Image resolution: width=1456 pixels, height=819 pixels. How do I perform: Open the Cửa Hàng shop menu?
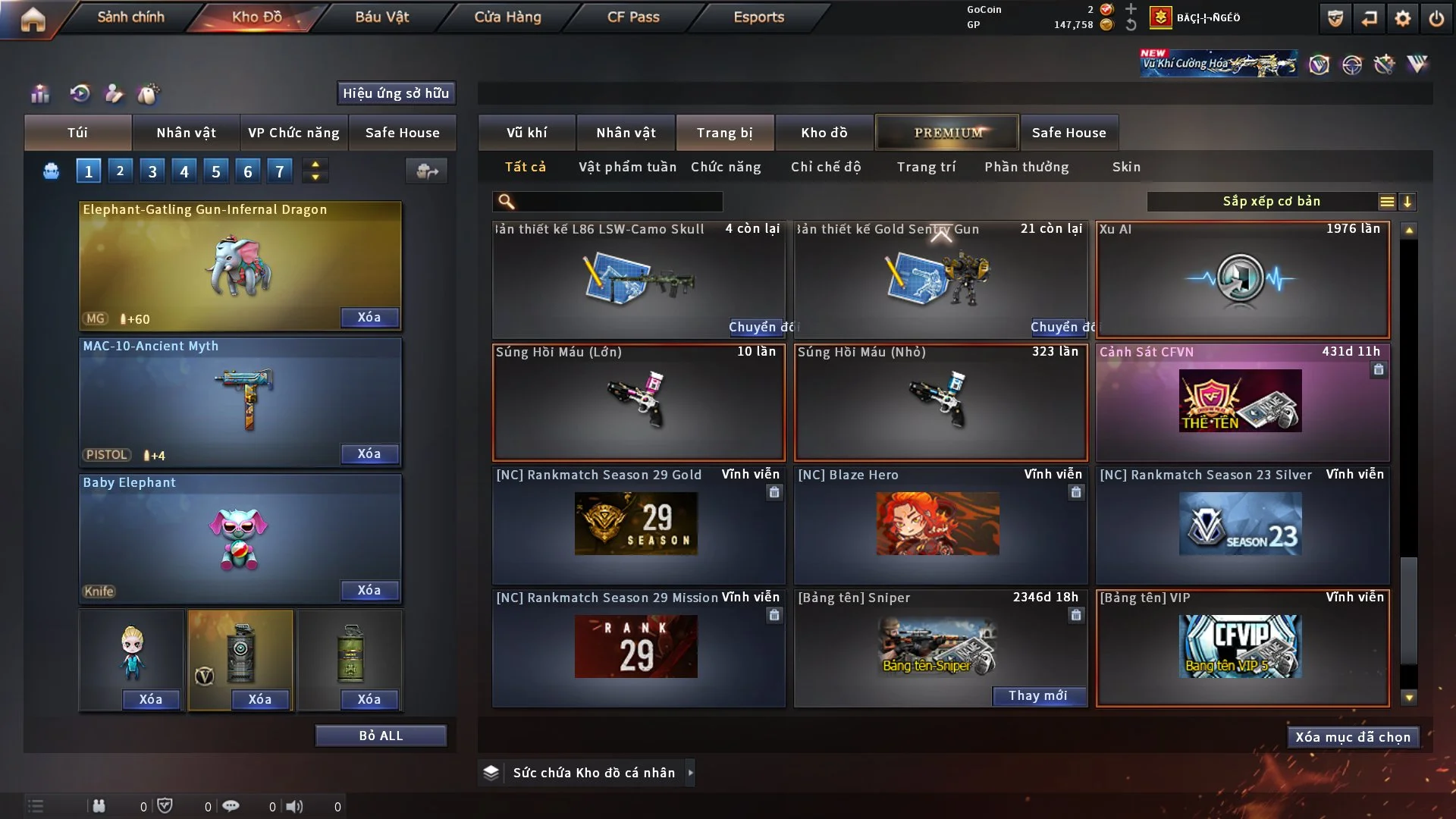coord(507,17)
